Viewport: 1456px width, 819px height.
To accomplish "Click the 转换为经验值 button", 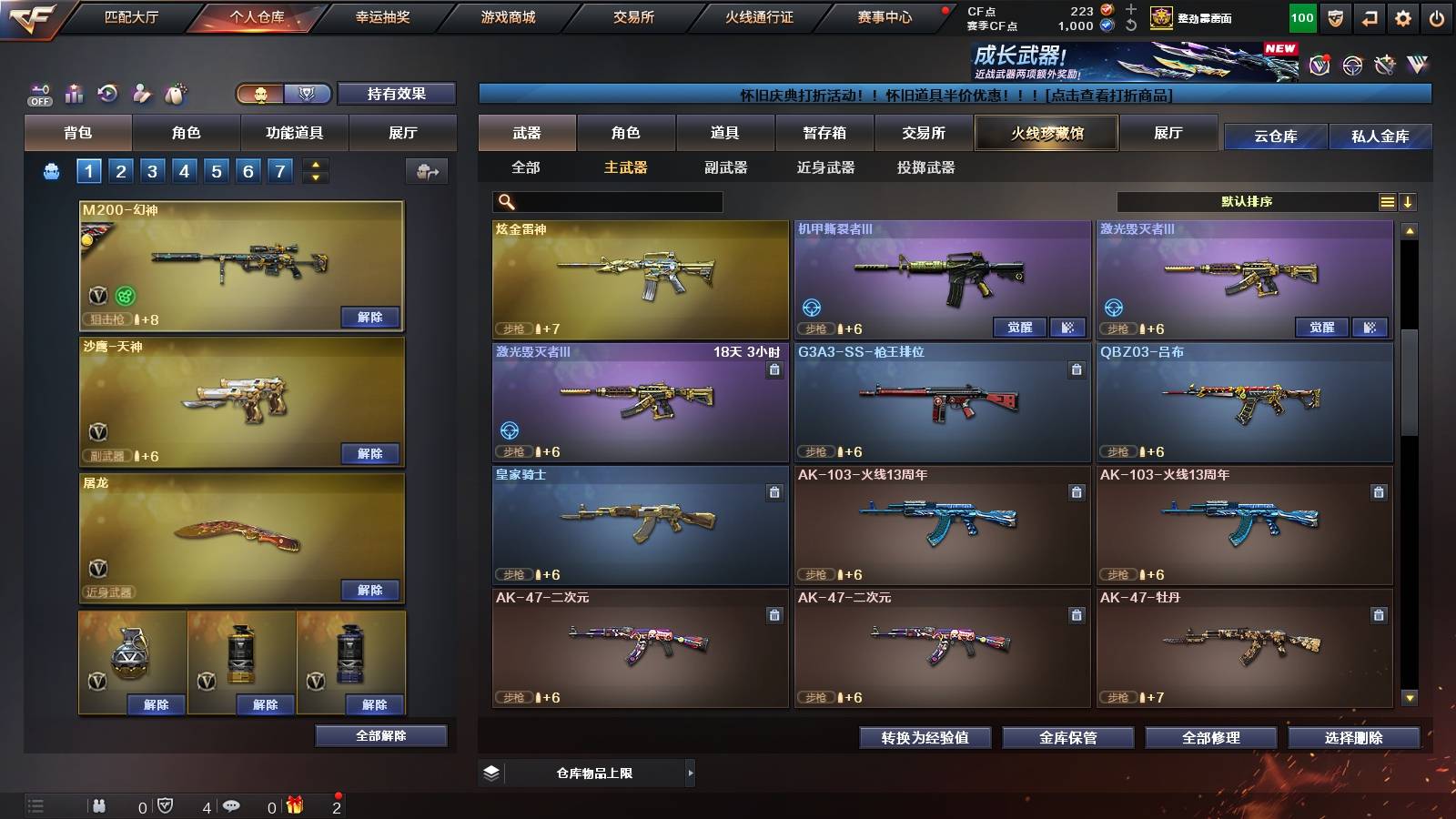I will click(x=925, y=738).
